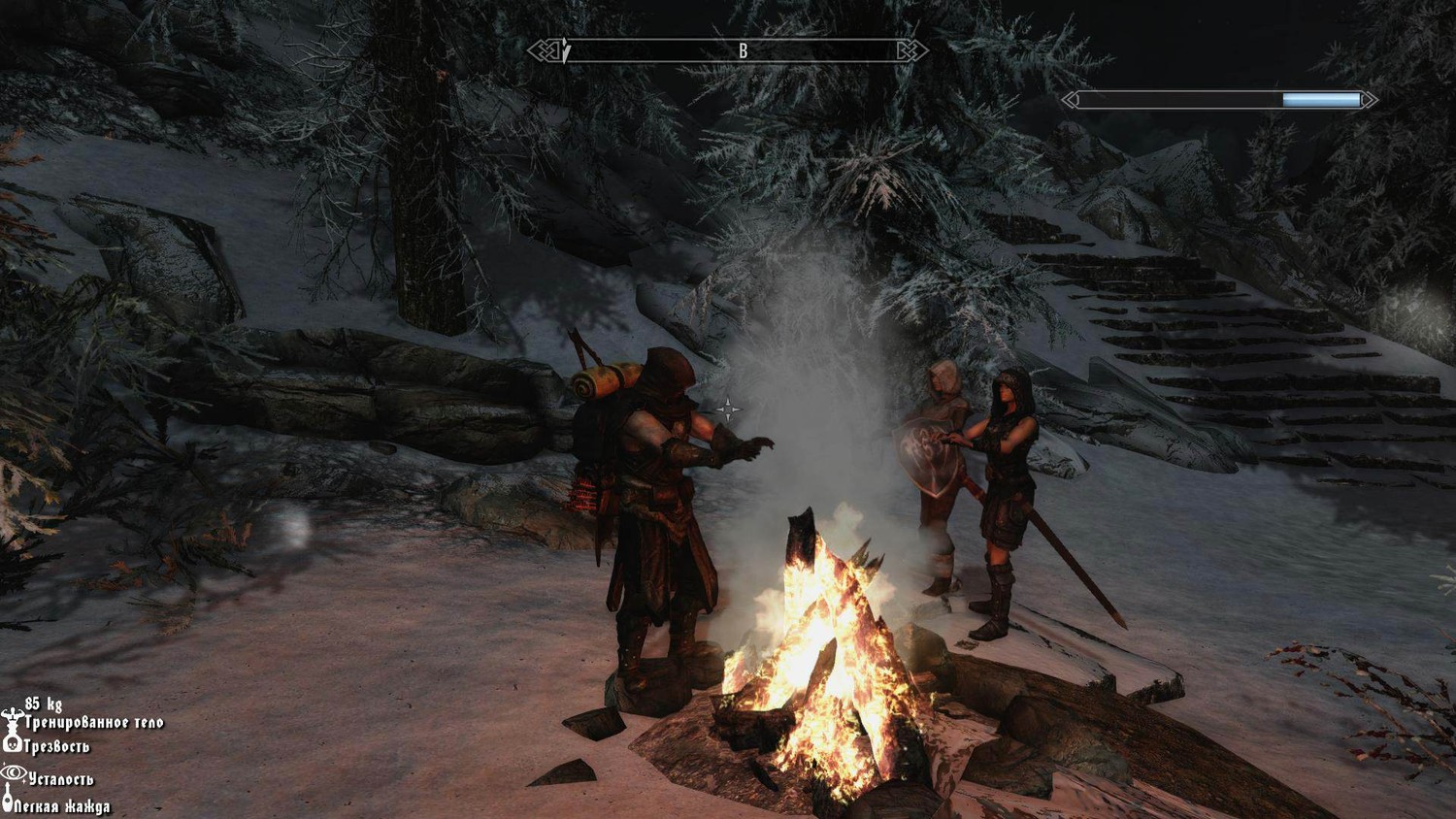1456x819 pixels.
Task: Click the compass bar heading strip
Action: [x=728, y=50]
